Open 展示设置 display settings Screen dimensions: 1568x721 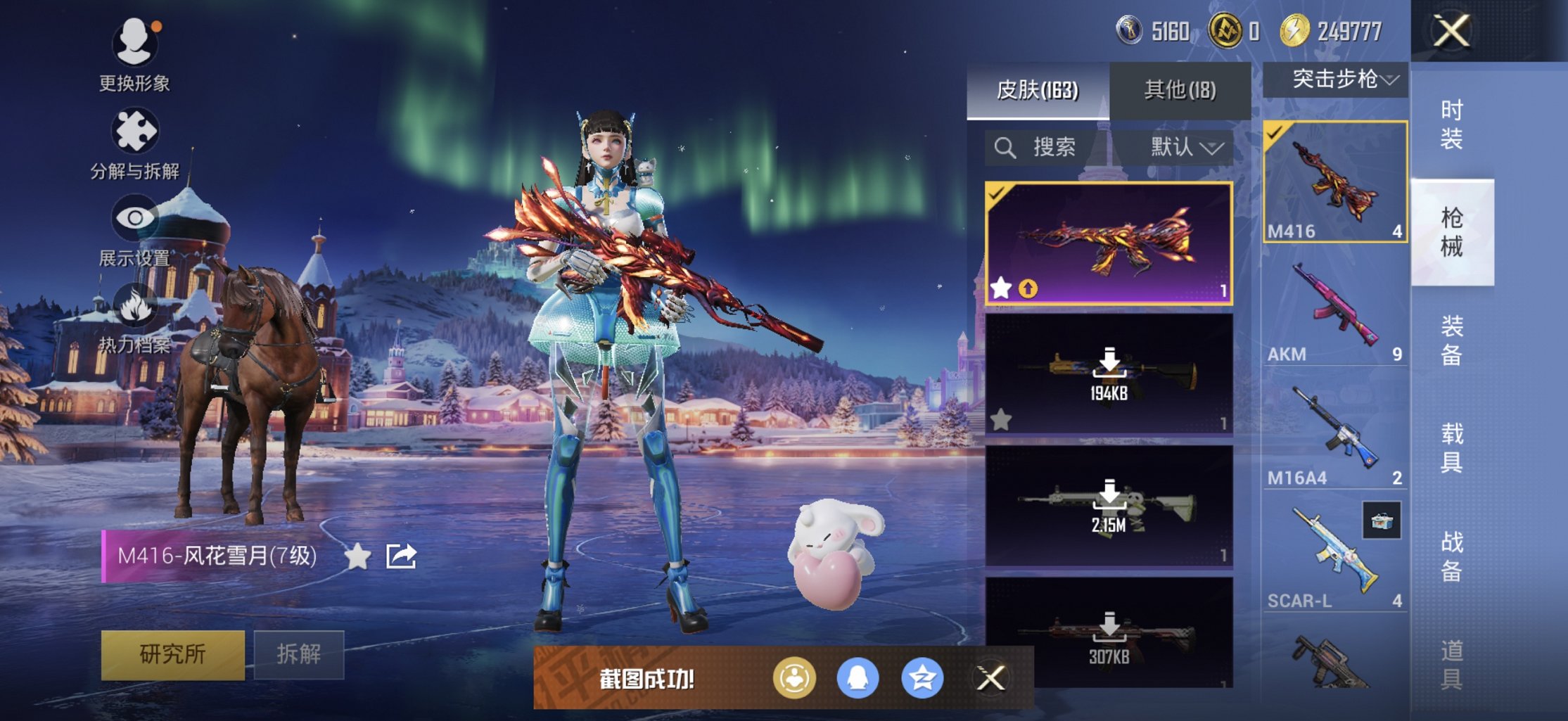134,229
